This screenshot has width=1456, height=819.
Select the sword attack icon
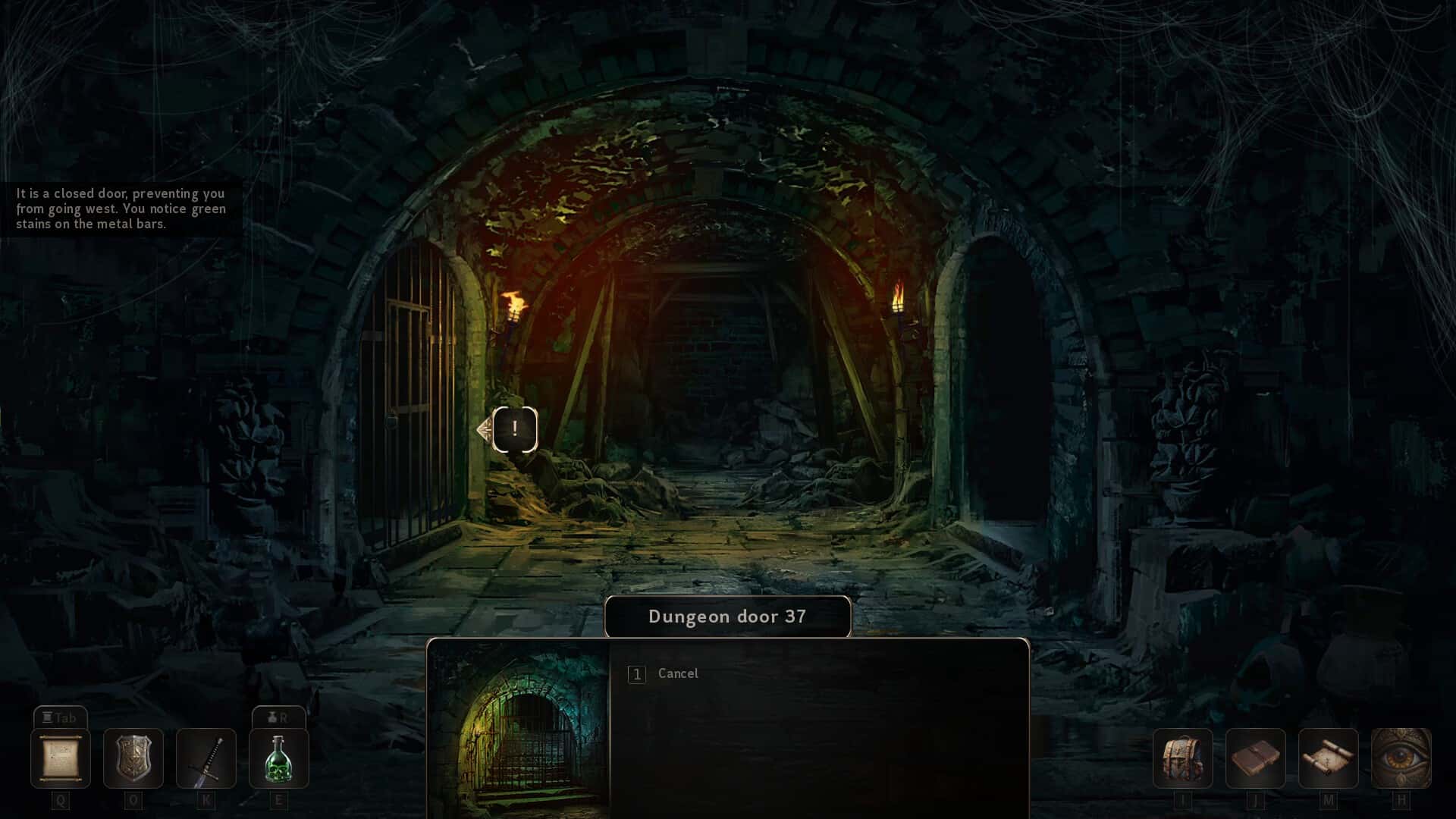(206, 758)
